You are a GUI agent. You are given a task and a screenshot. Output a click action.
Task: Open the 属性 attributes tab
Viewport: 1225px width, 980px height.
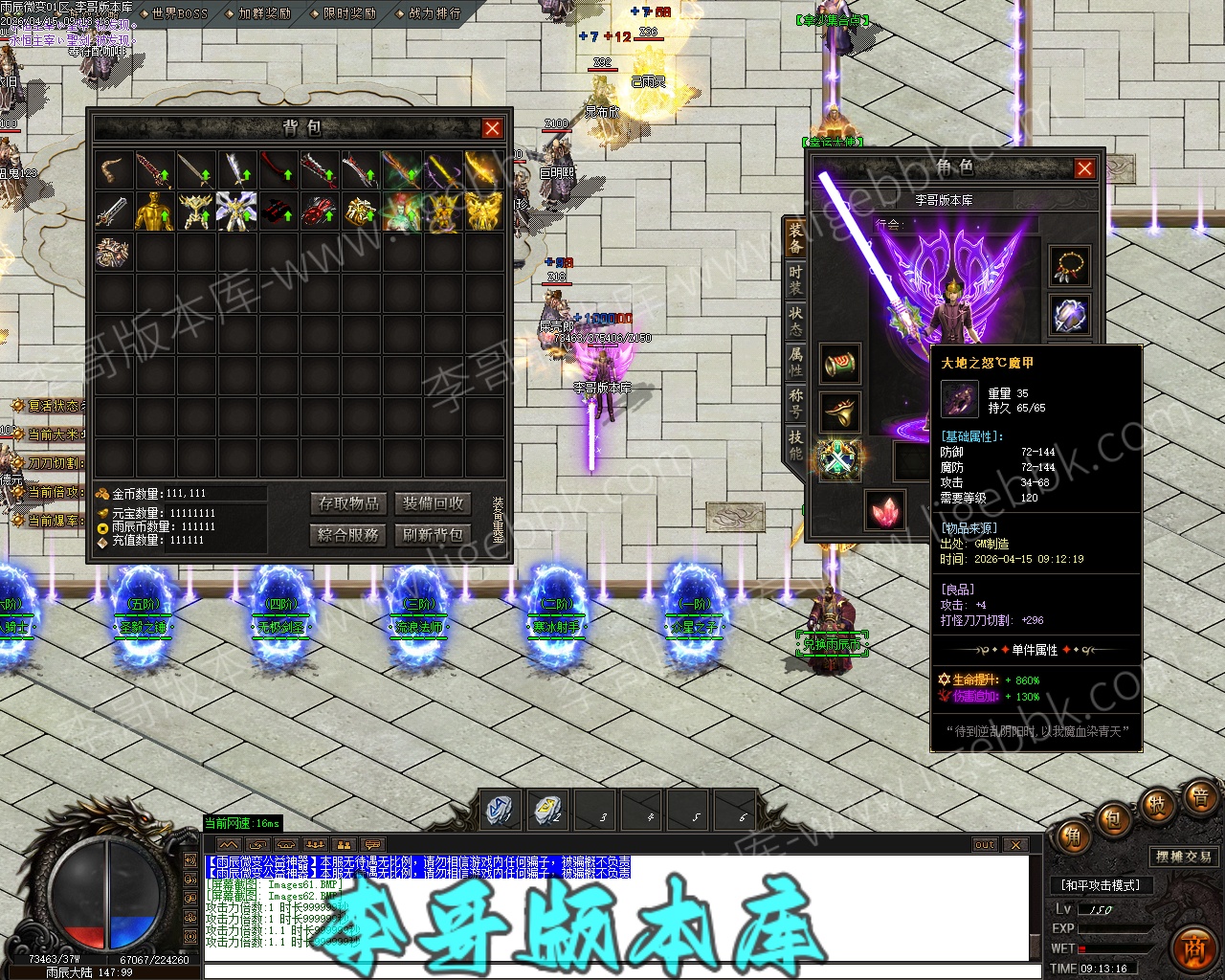[x=795, y=362]
